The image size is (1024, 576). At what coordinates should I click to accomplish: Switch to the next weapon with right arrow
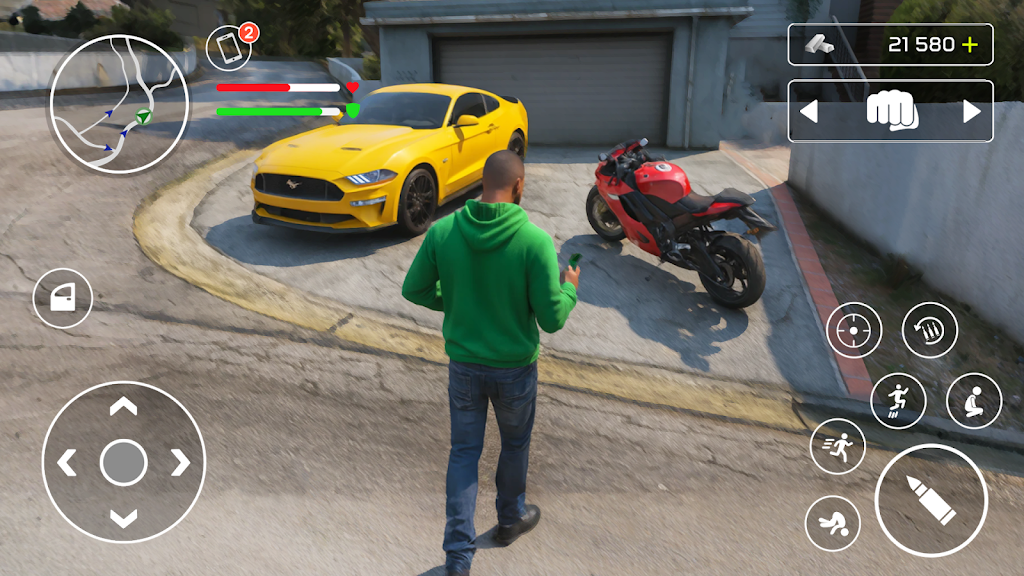[x=972, y=112]
